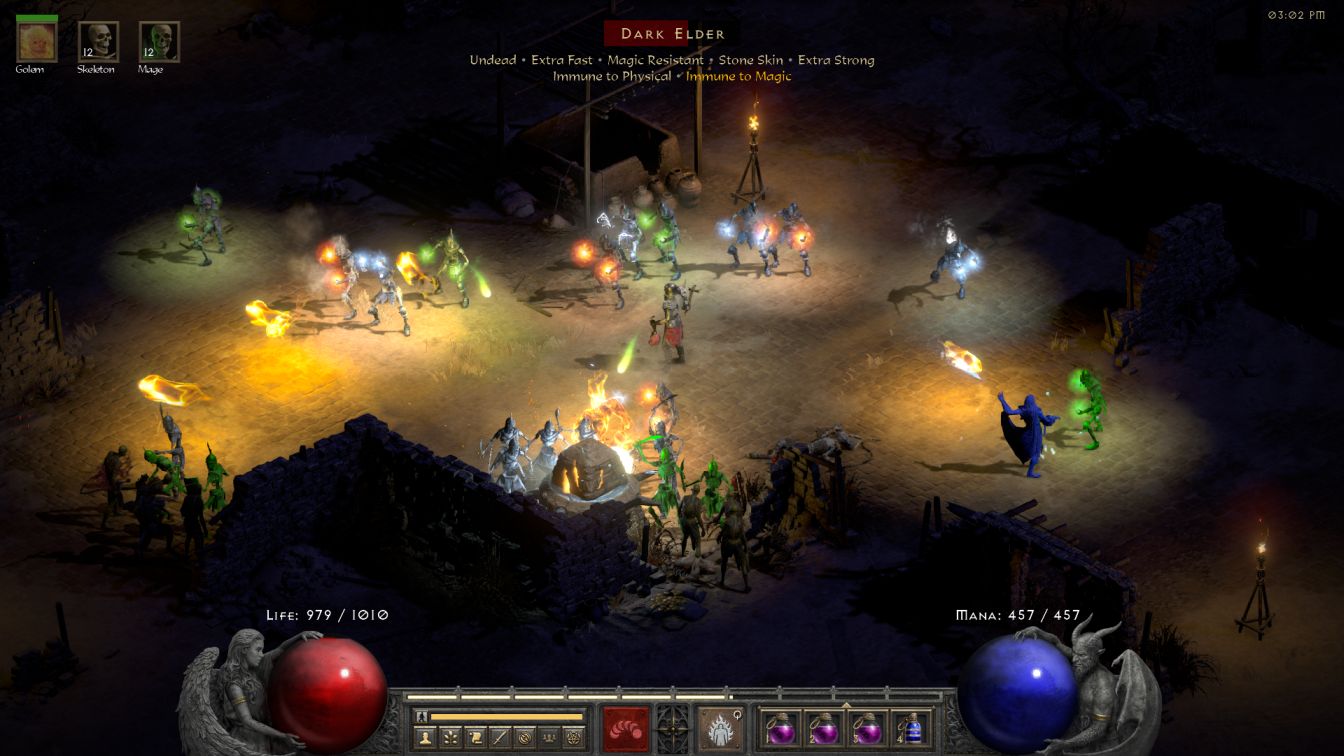The width and height of the screenshot is (1344, 756).
Task: Click the sword icon in mini panel
Action: pos(498,737)
